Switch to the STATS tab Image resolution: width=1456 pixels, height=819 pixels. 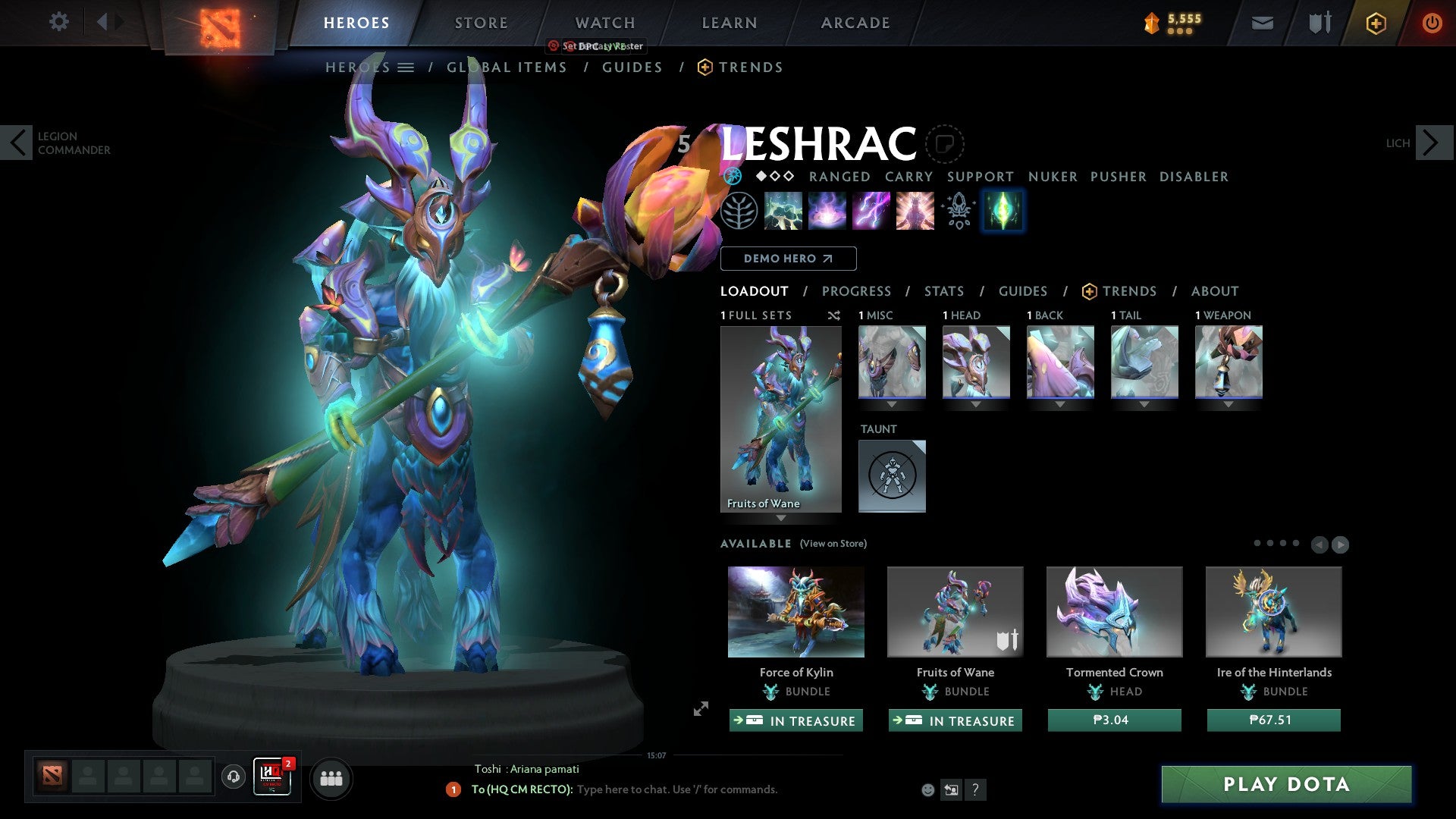click(x=944, y=290)
